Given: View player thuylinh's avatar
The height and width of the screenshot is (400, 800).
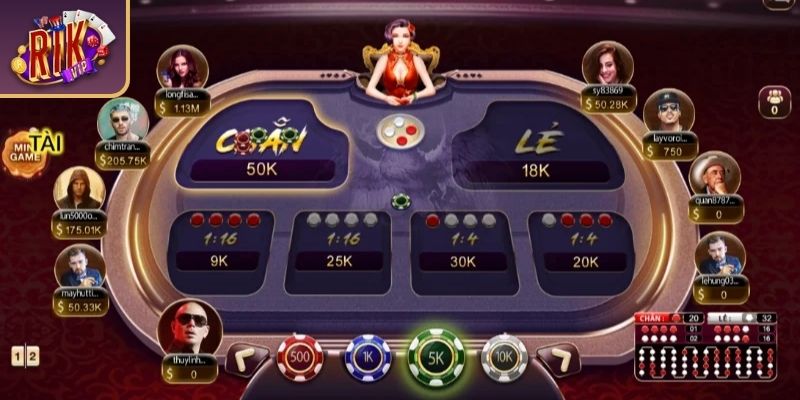Looking at the screenshot, I should point(189,328).
